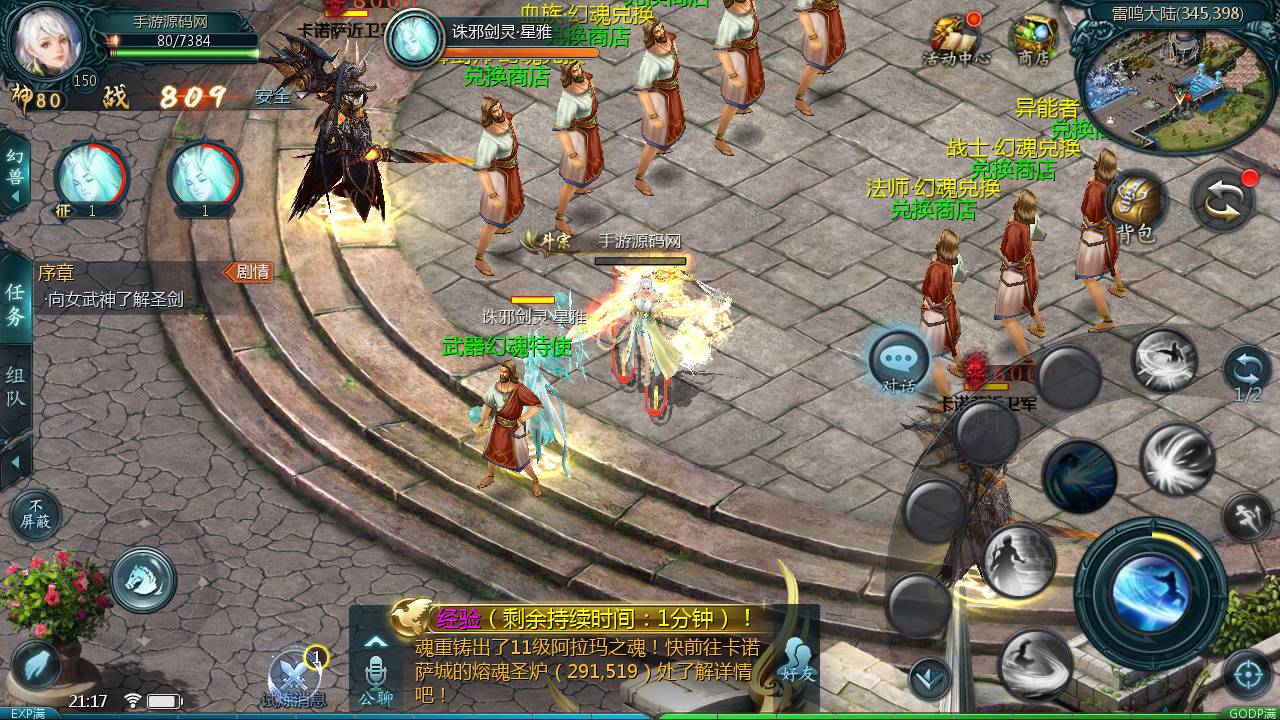Select the 诛邪剑灵·星雅 target portrait

[414, 39]
